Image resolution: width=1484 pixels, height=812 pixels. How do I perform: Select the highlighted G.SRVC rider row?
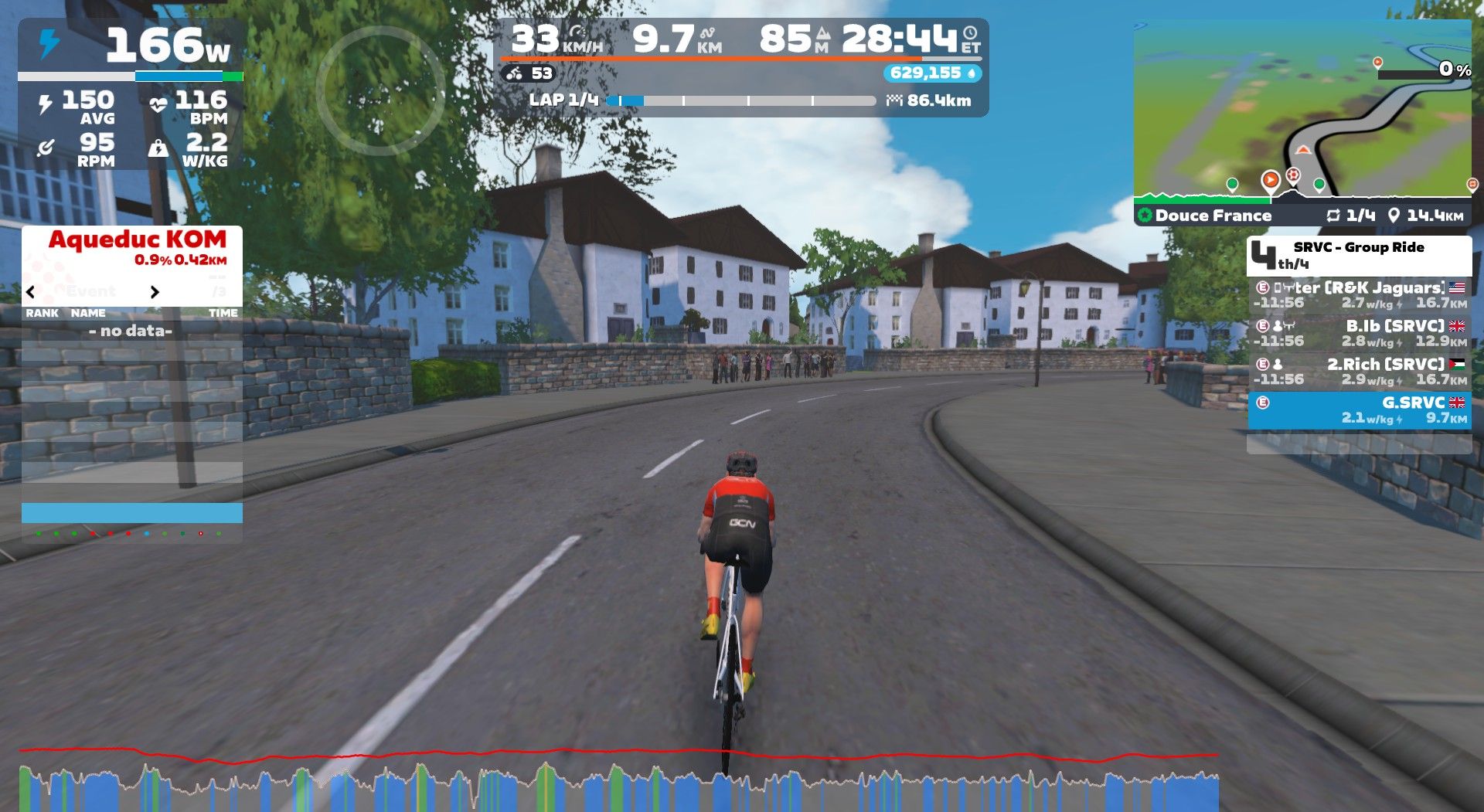(x=1360, y=410)
